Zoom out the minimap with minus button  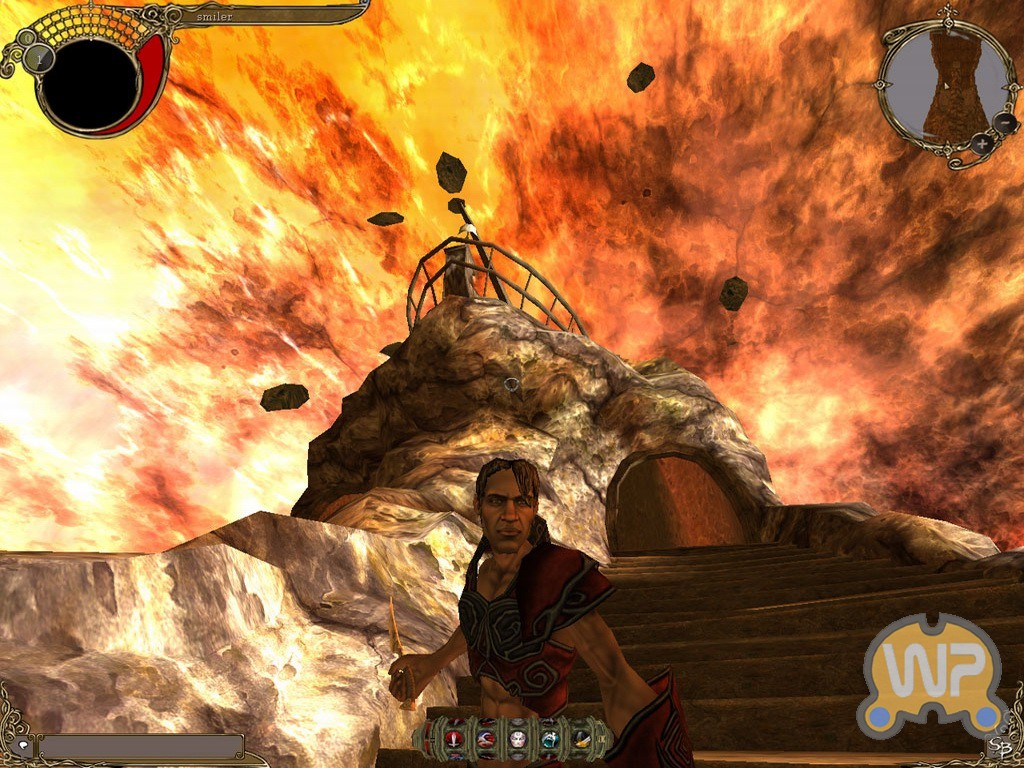1004,124
